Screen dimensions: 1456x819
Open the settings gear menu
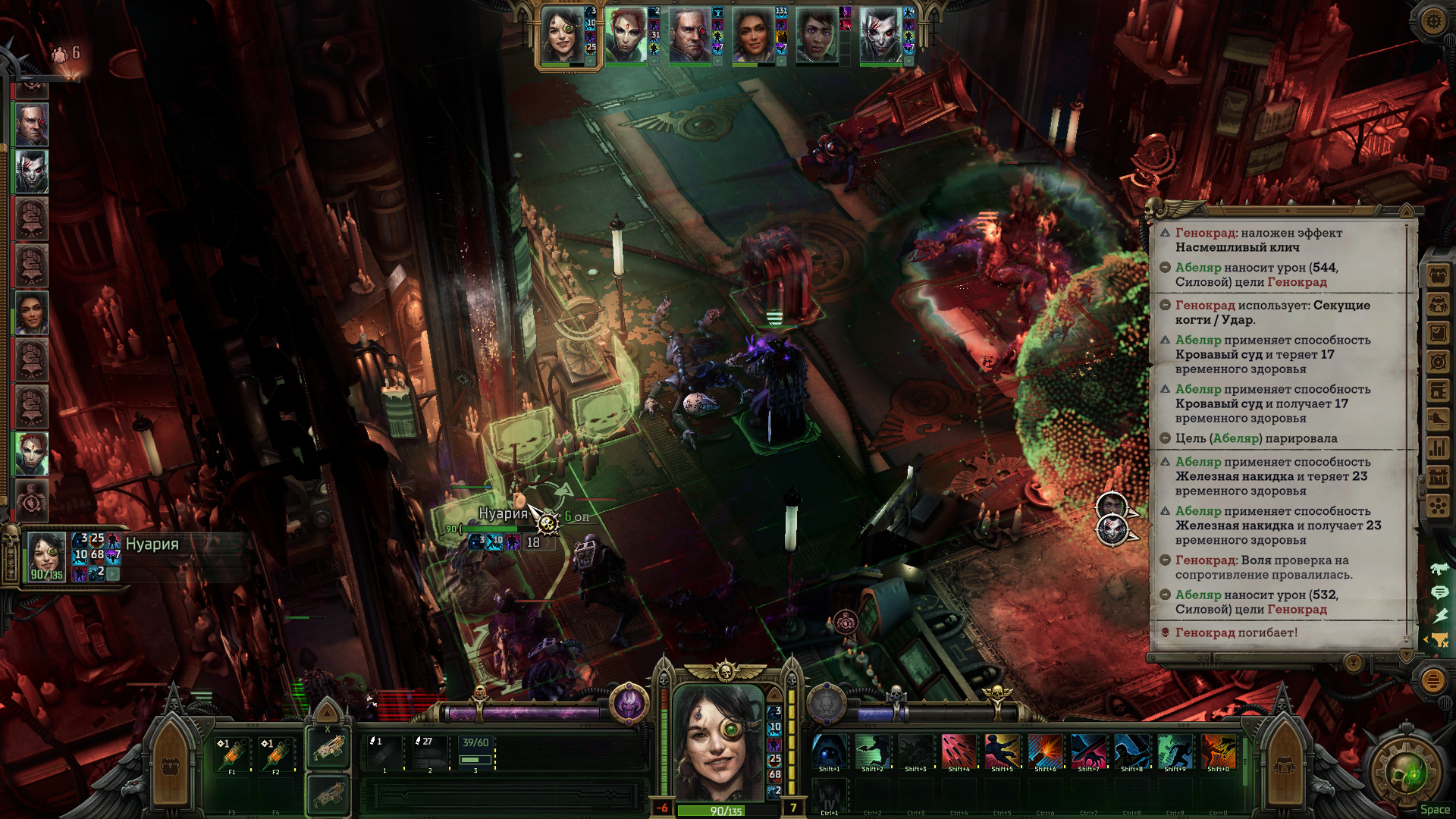(x=1432, y=20)
